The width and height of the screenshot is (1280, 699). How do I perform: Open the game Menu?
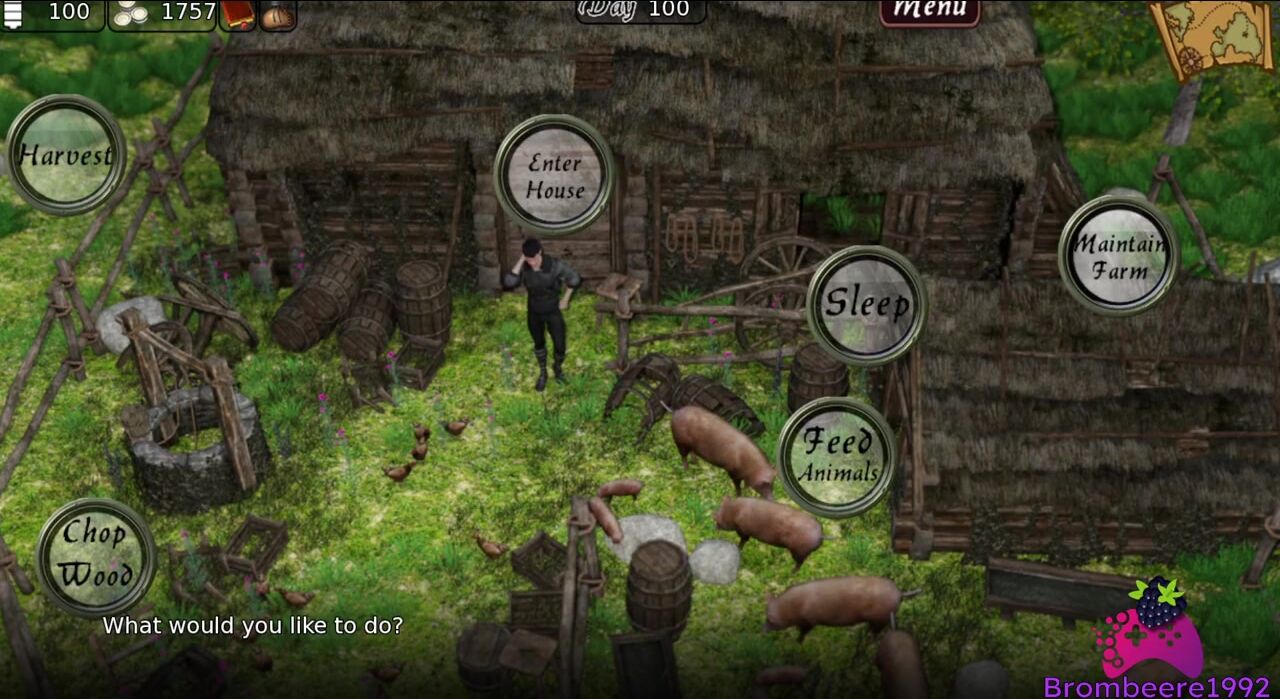coord(929,12)
